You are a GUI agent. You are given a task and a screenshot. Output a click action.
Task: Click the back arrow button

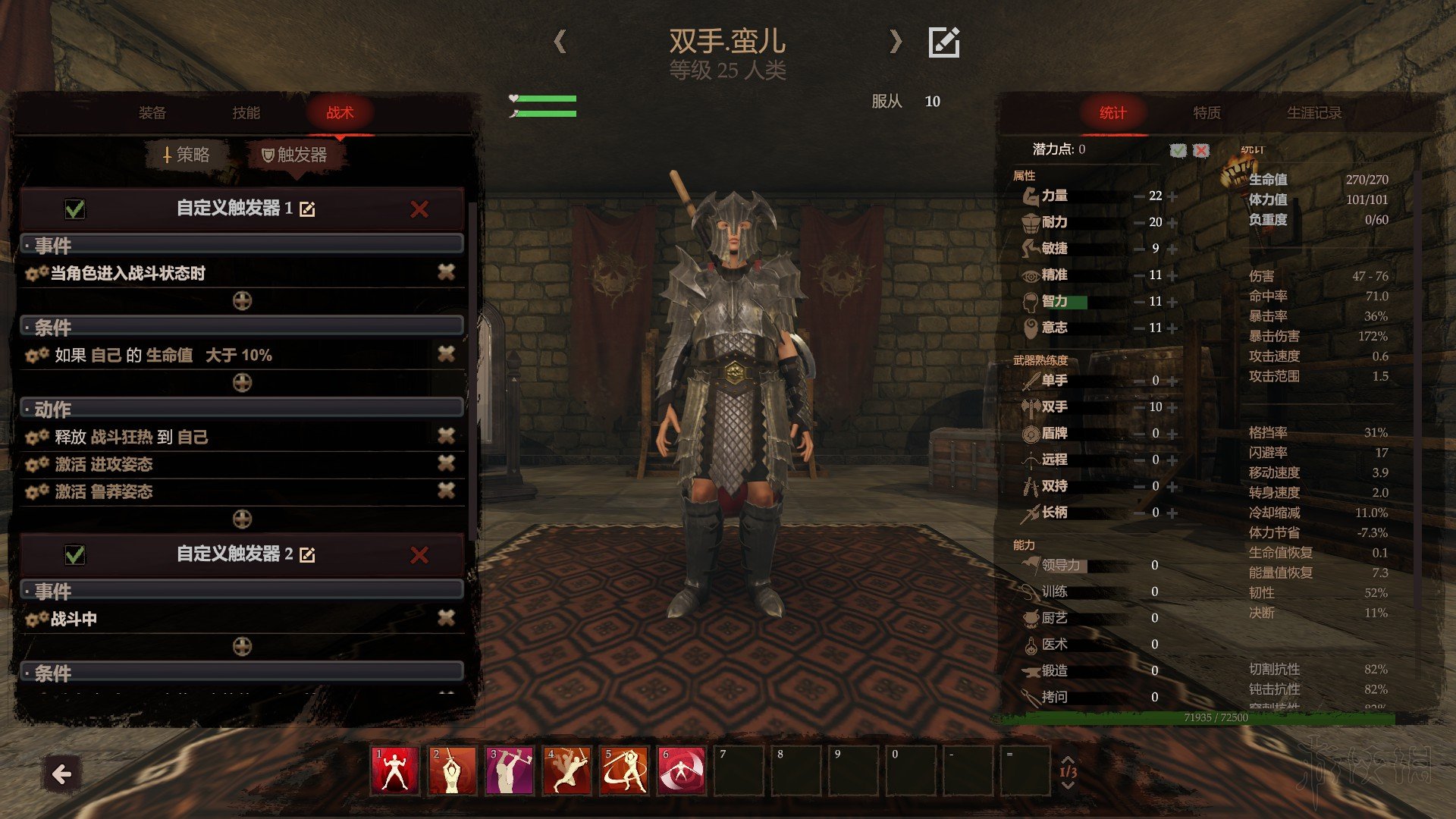point(61,774)
